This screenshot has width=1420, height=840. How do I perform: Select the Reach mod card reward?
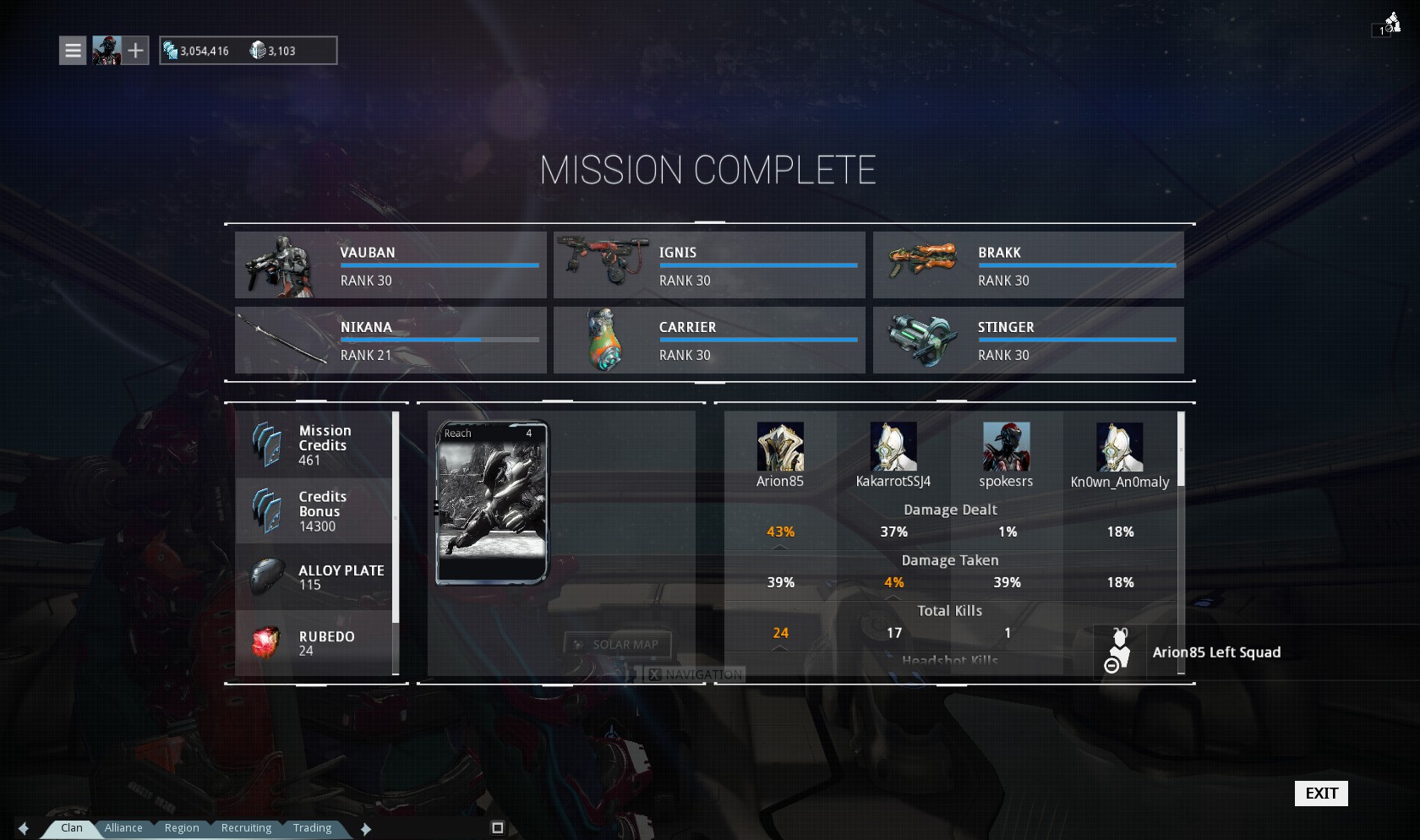(x=492, y=503)
